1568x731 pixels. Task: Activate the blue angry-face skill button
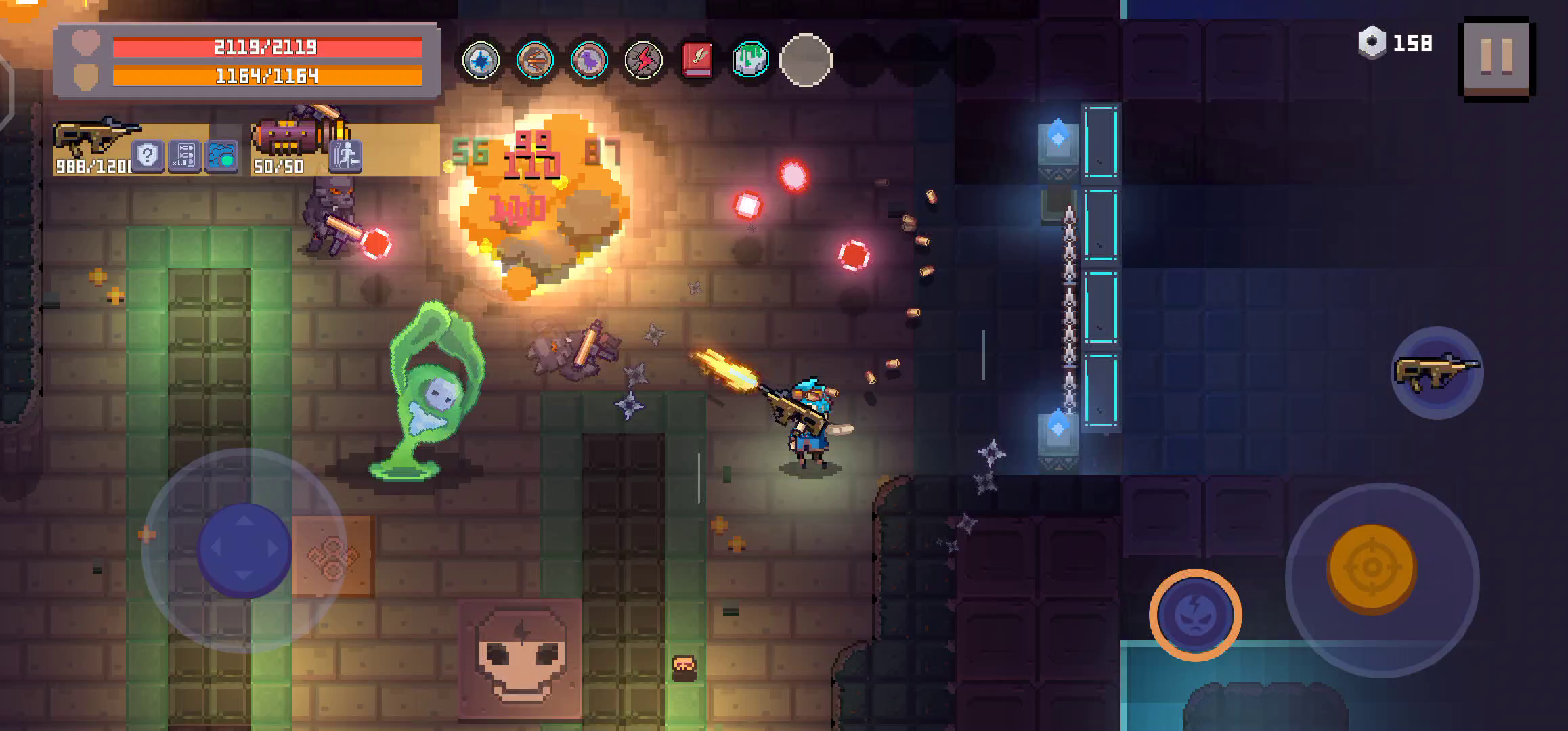click(1195, 615)
